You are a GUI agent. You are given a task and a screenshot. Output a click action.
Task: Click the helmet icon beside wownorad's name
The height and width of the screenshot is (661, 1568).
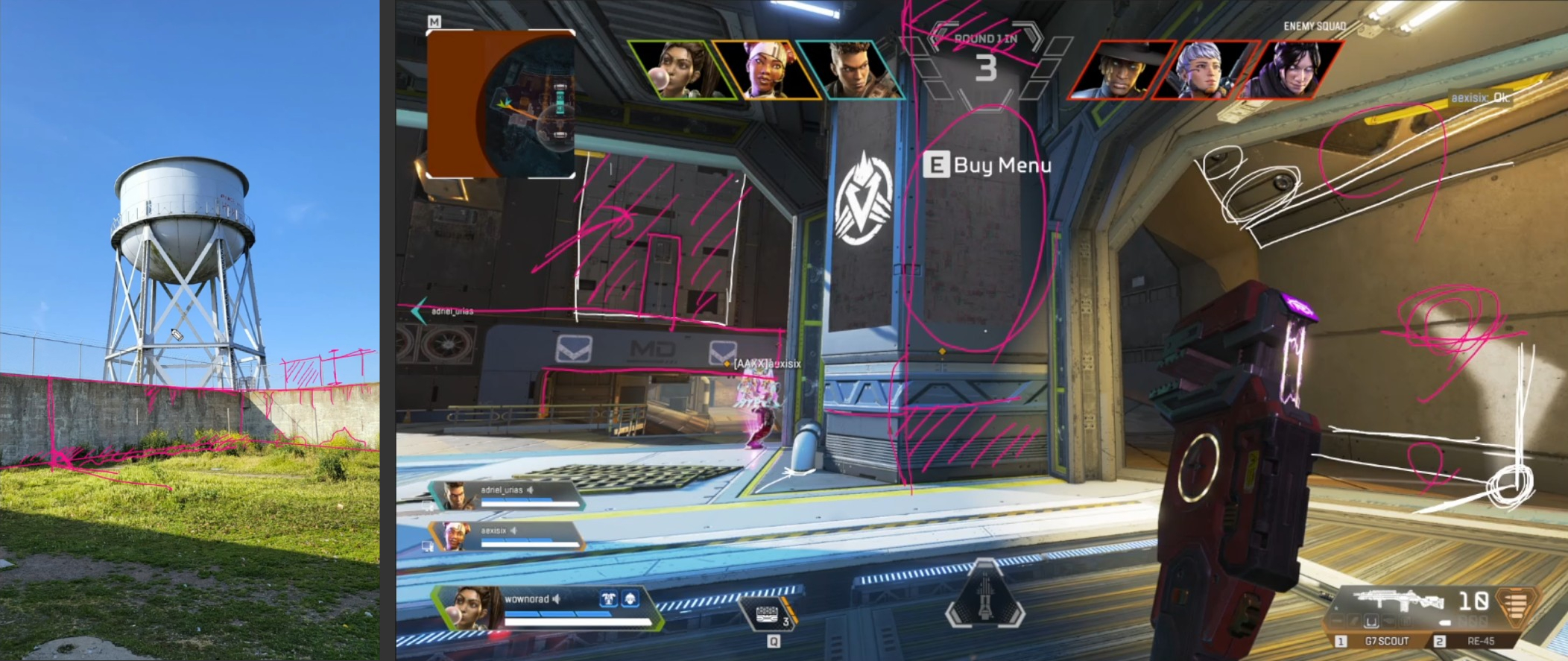pyautogui.click(x=630, y=598)
